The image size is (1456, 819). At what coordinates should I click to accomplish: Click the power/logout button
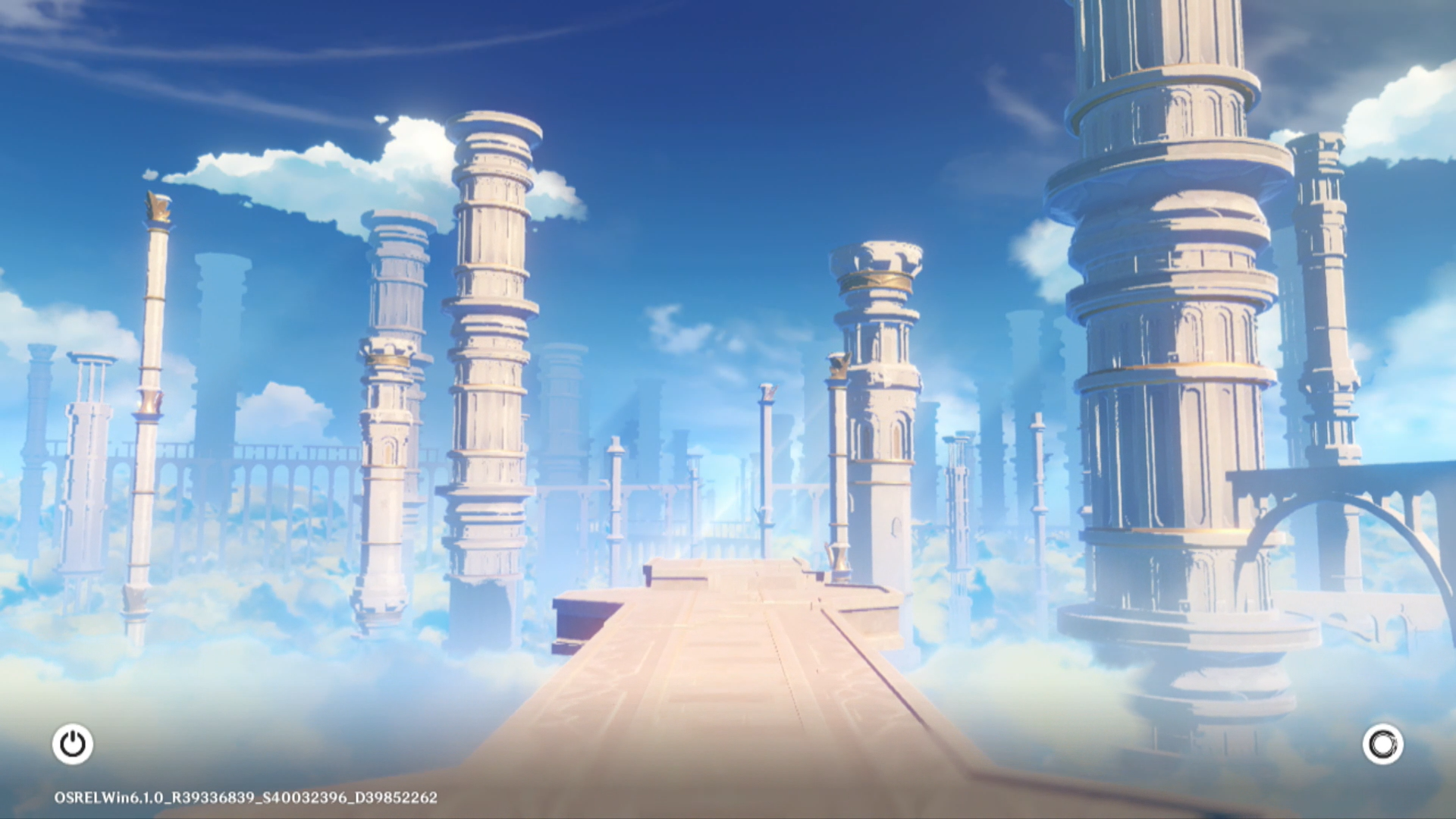[73, 744]
